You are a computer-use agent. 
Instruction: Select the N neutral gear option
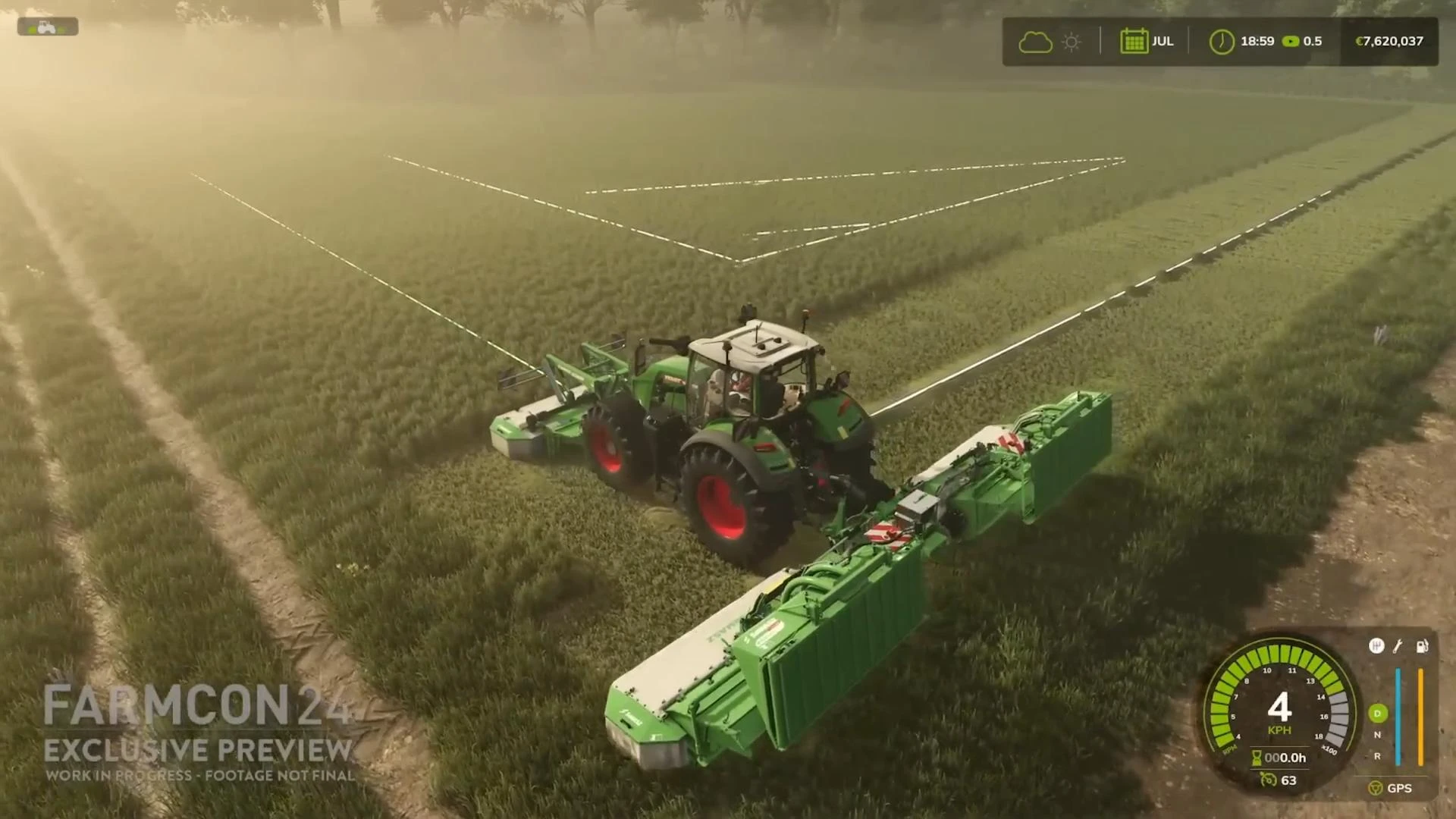tap(1377, 736)
